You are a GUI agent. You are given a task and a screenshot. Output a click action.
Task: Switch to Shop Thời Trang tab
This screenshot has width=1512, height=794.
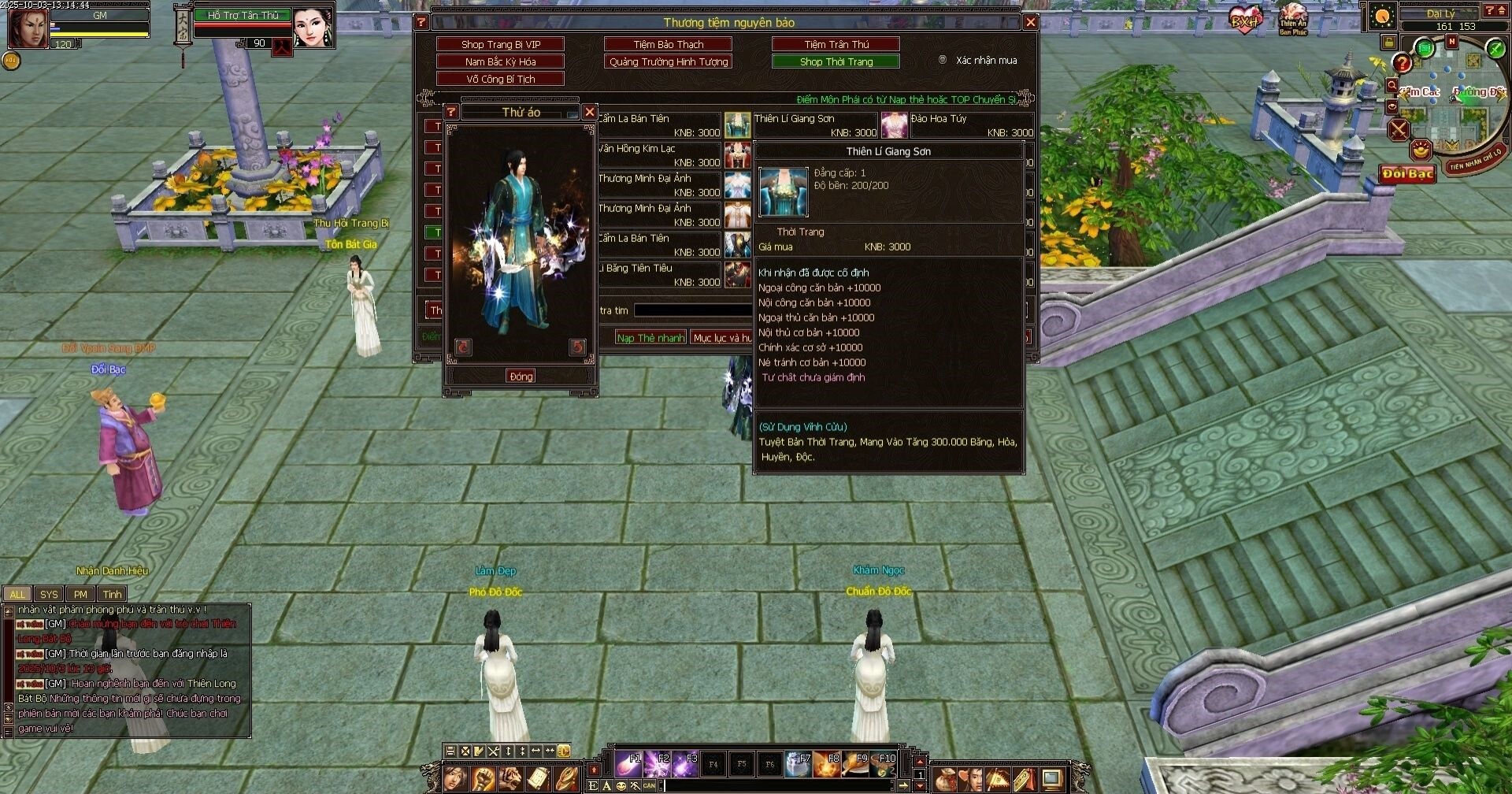point(836,61)
